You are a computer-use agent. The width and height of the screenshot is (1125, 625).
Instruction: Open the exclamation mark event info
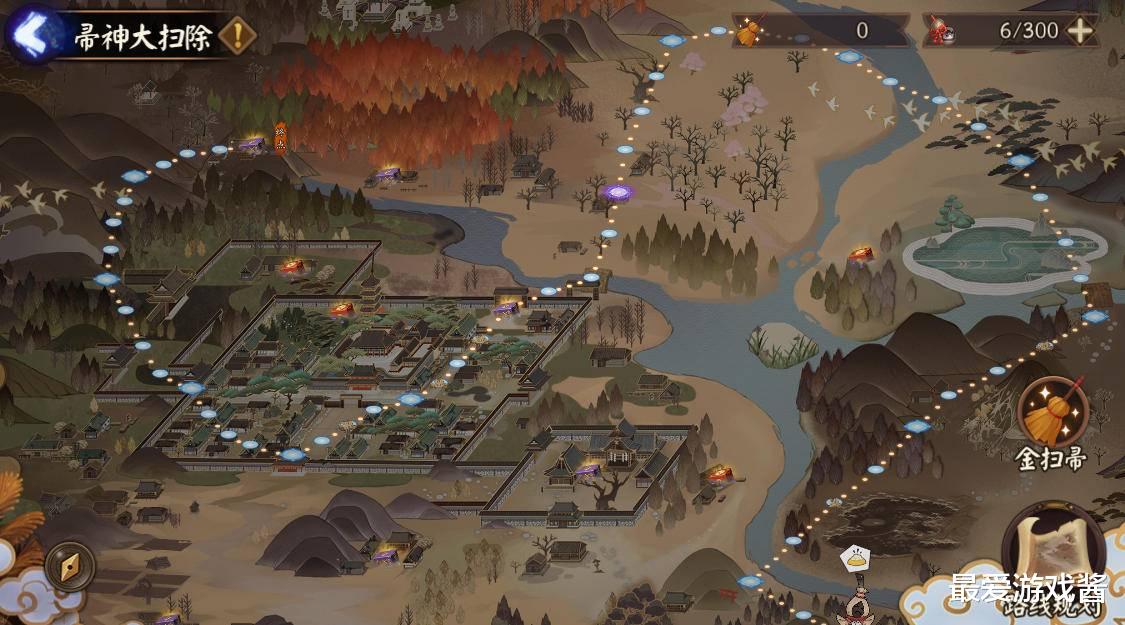pos(237,37)
